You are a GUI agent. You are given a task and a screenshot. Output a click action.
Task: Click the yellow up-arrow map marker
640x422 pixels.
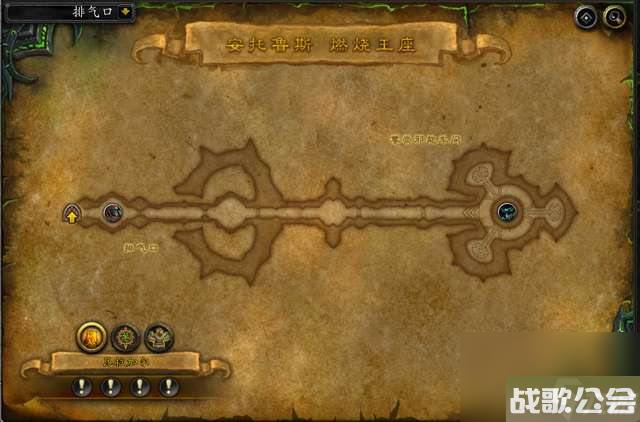72,214
